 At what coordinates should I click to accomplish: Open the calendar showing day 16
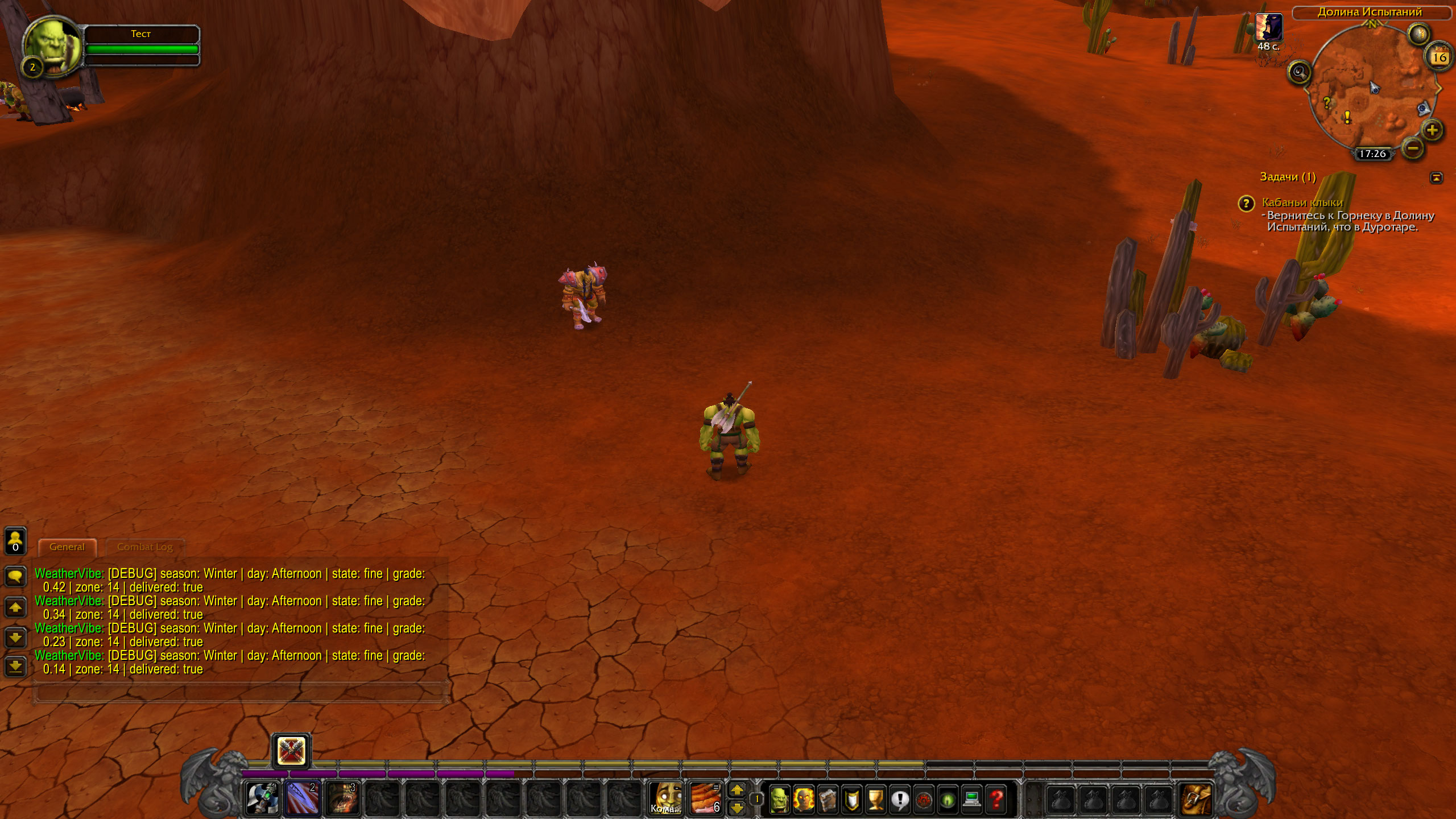(x=1440, y=57)
